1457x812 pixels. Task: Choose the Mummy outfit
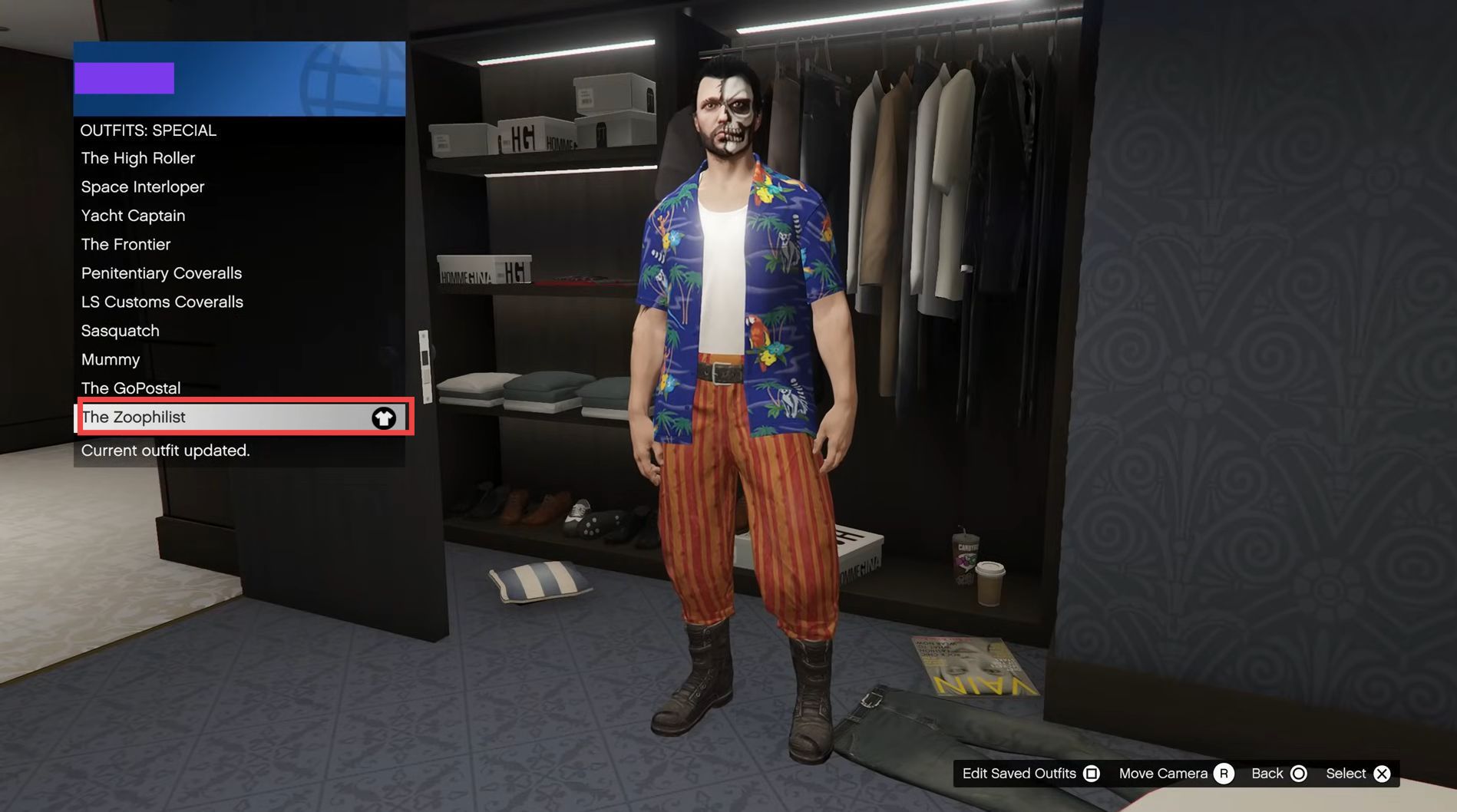[111, 360]
